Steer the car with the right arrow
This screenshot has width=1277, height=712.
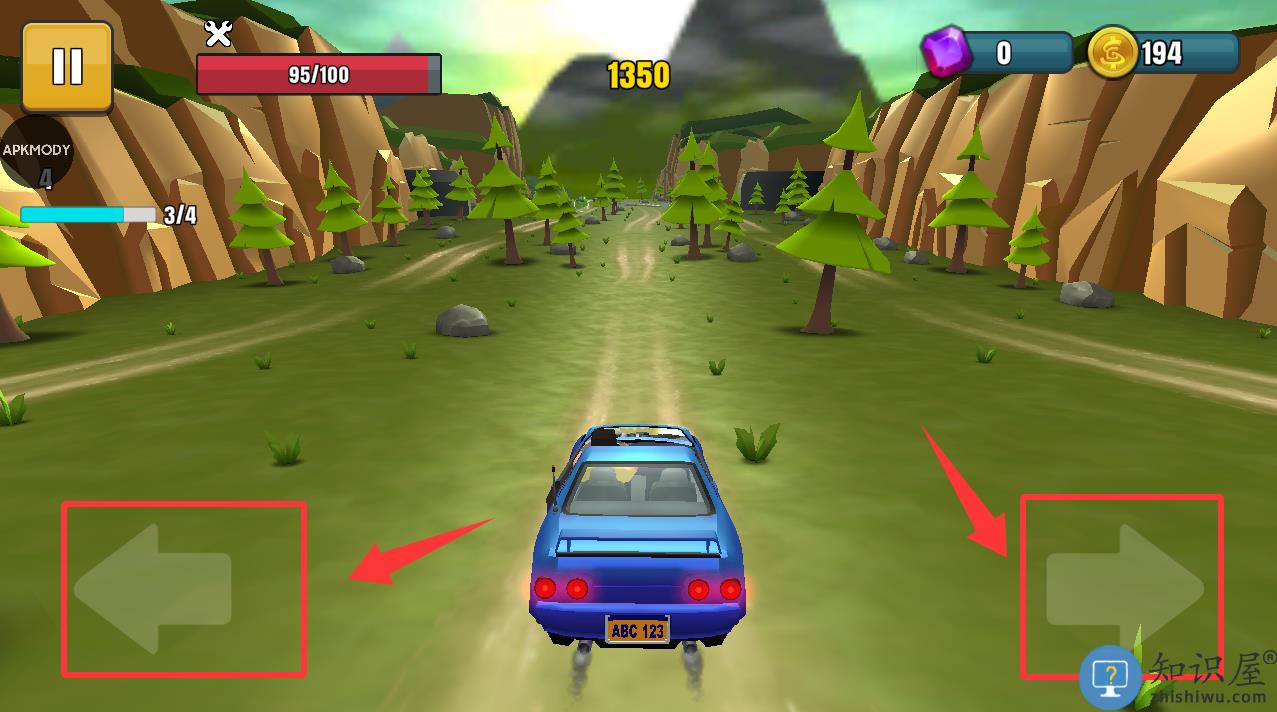coord(1123,588)
